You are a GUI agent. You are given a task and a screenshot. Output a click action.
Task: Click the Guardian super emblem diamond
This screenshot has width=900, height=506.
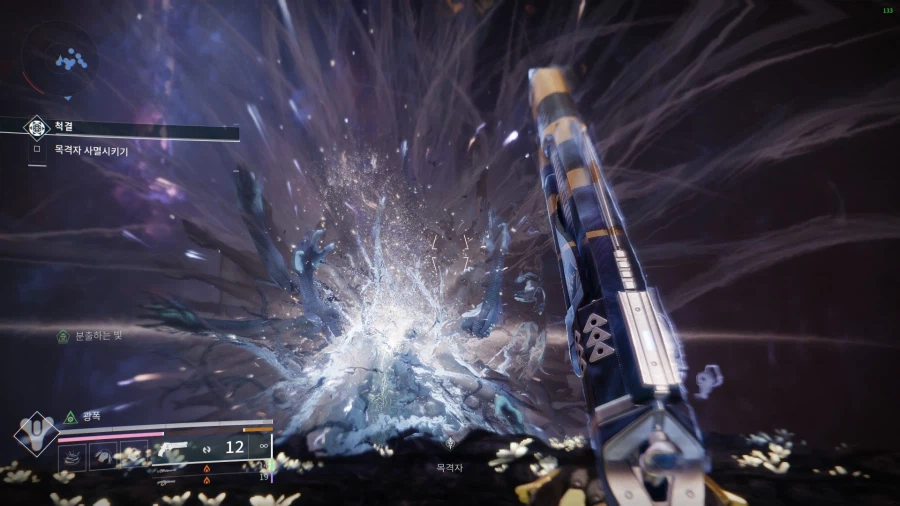click(x=36, y=433)
